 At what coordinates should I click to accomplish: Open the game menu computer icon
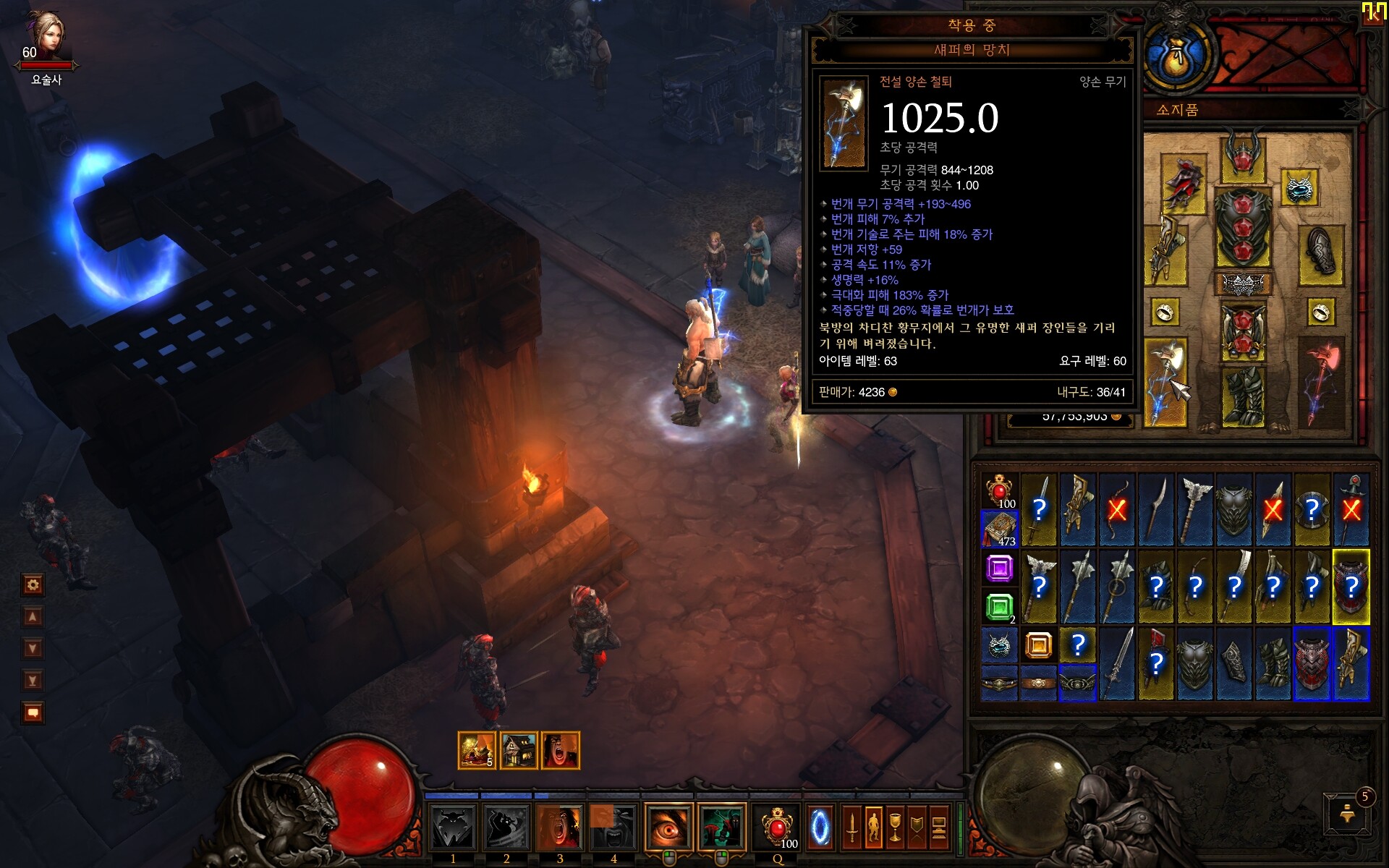coord(938,826)
